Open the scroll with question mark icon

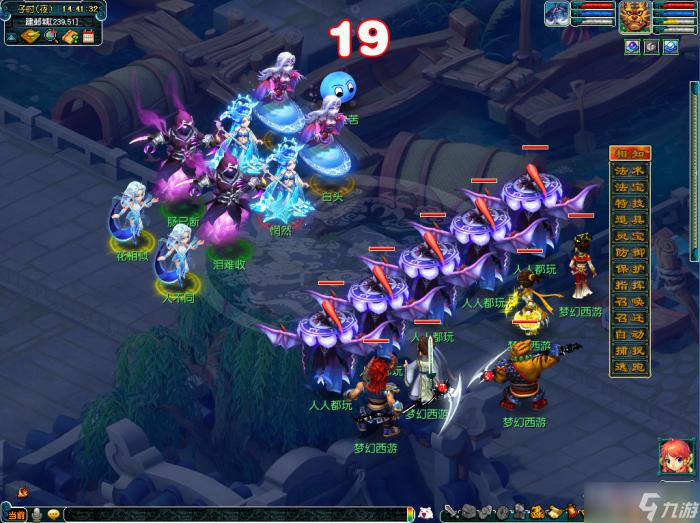pyautogui.click(x=69, y=37)
